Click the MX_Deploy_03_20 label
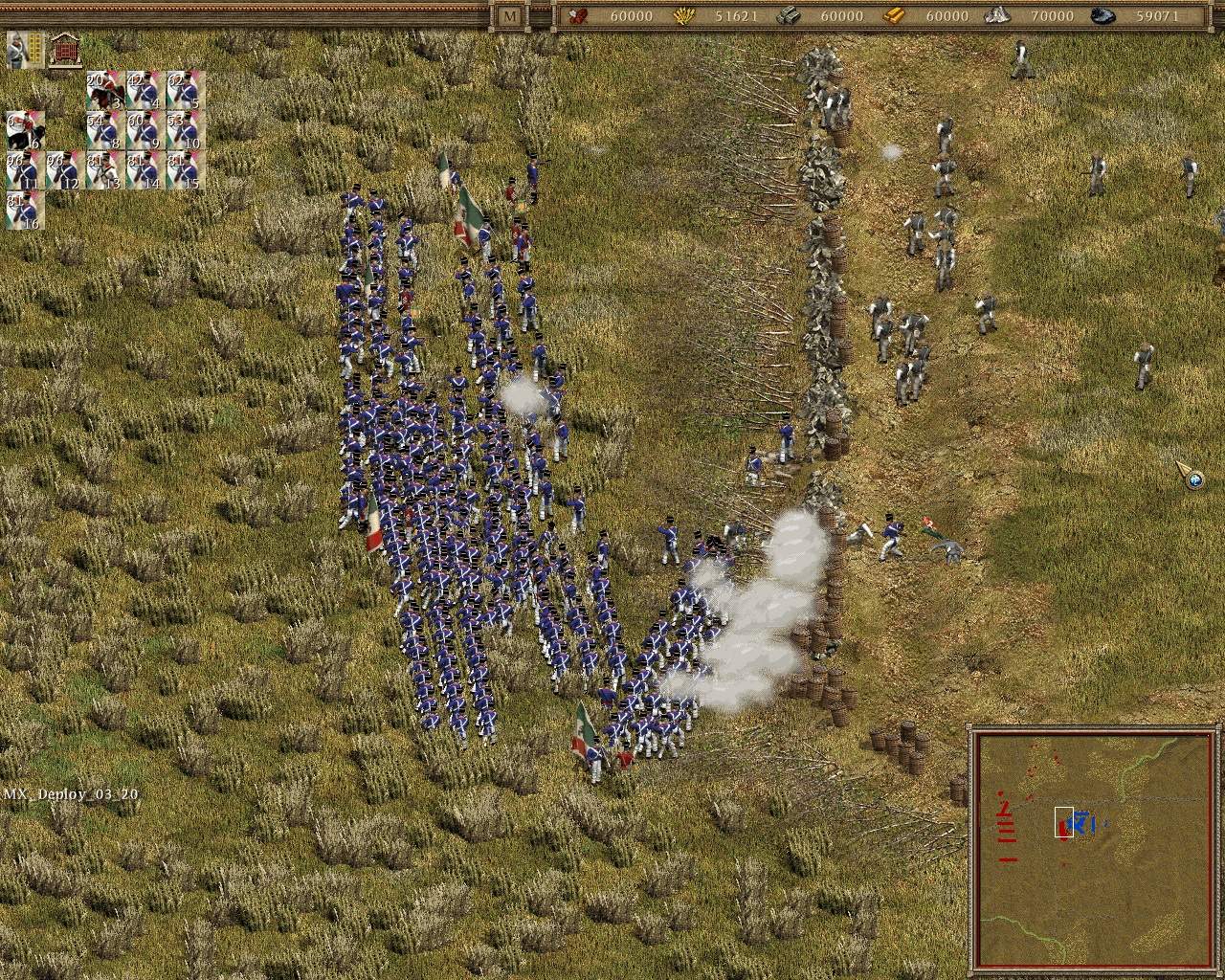Viewport: 1225px width, 980px height. (70, 793)
